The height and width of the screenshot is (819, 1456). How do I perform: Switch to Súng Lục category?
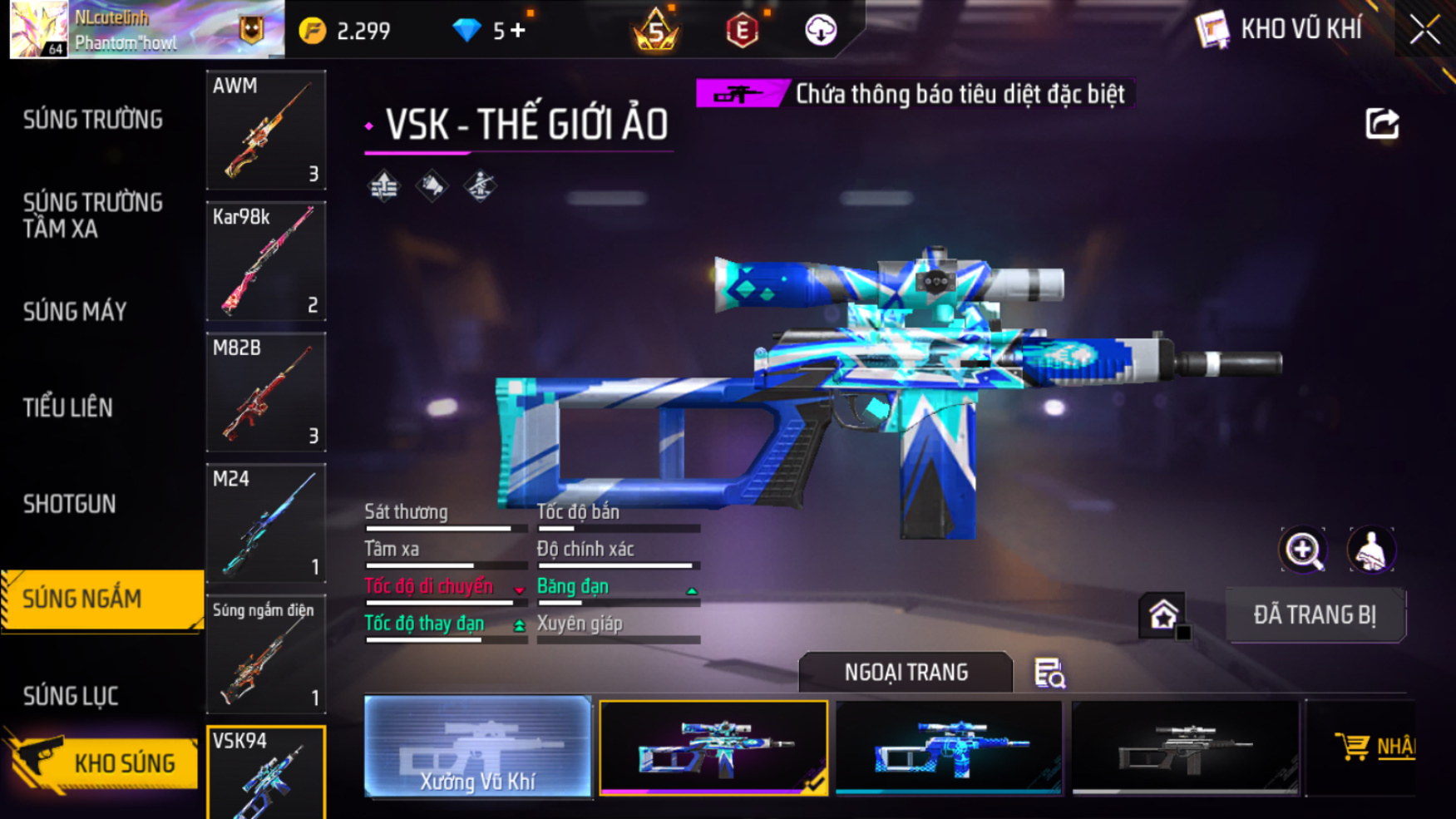tap(71, 696)
